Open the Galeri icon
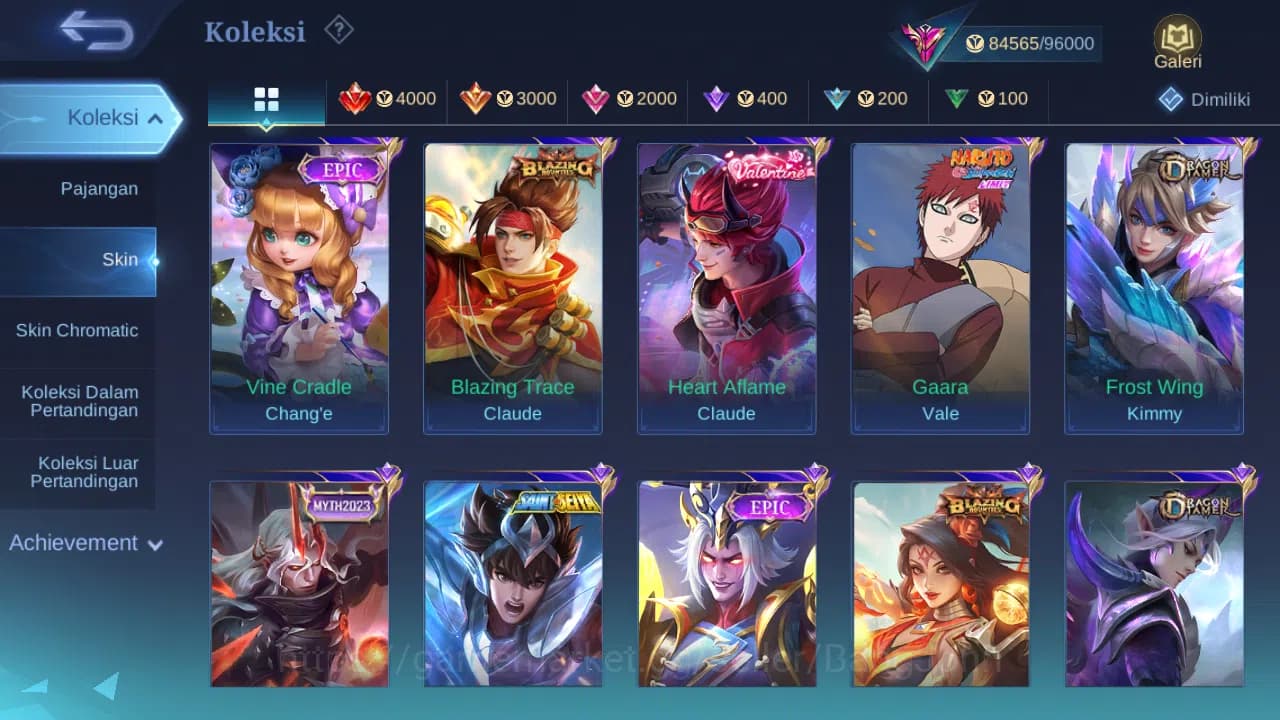 pos(1176,40)
